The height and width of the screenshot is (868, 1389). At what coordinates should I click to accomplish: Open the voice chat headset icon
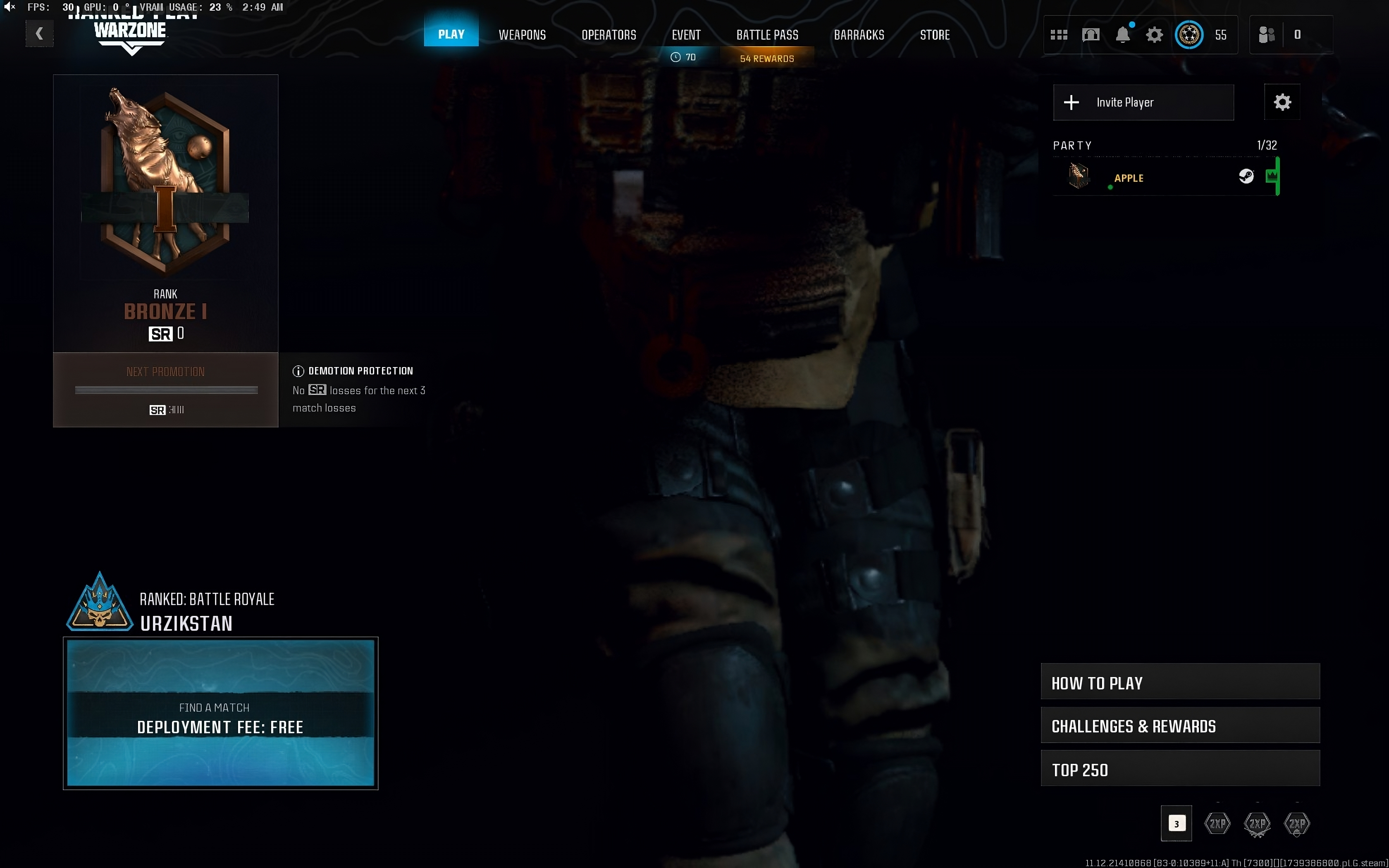tap(1091, 34)
